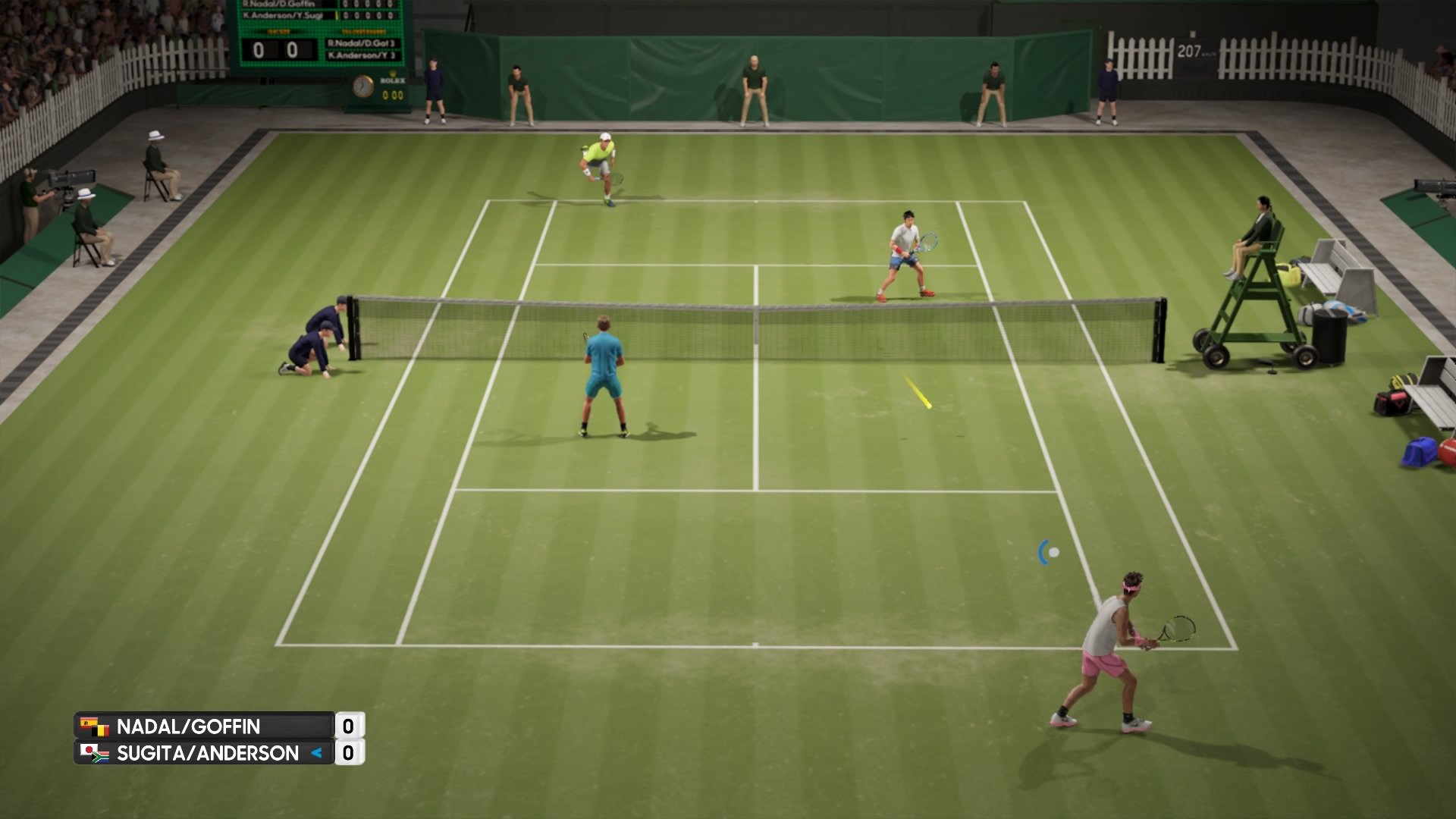Screen dimensions: 1456x819
Task: Click the South Africa flag on the overlay
Action: coord(101,757)
